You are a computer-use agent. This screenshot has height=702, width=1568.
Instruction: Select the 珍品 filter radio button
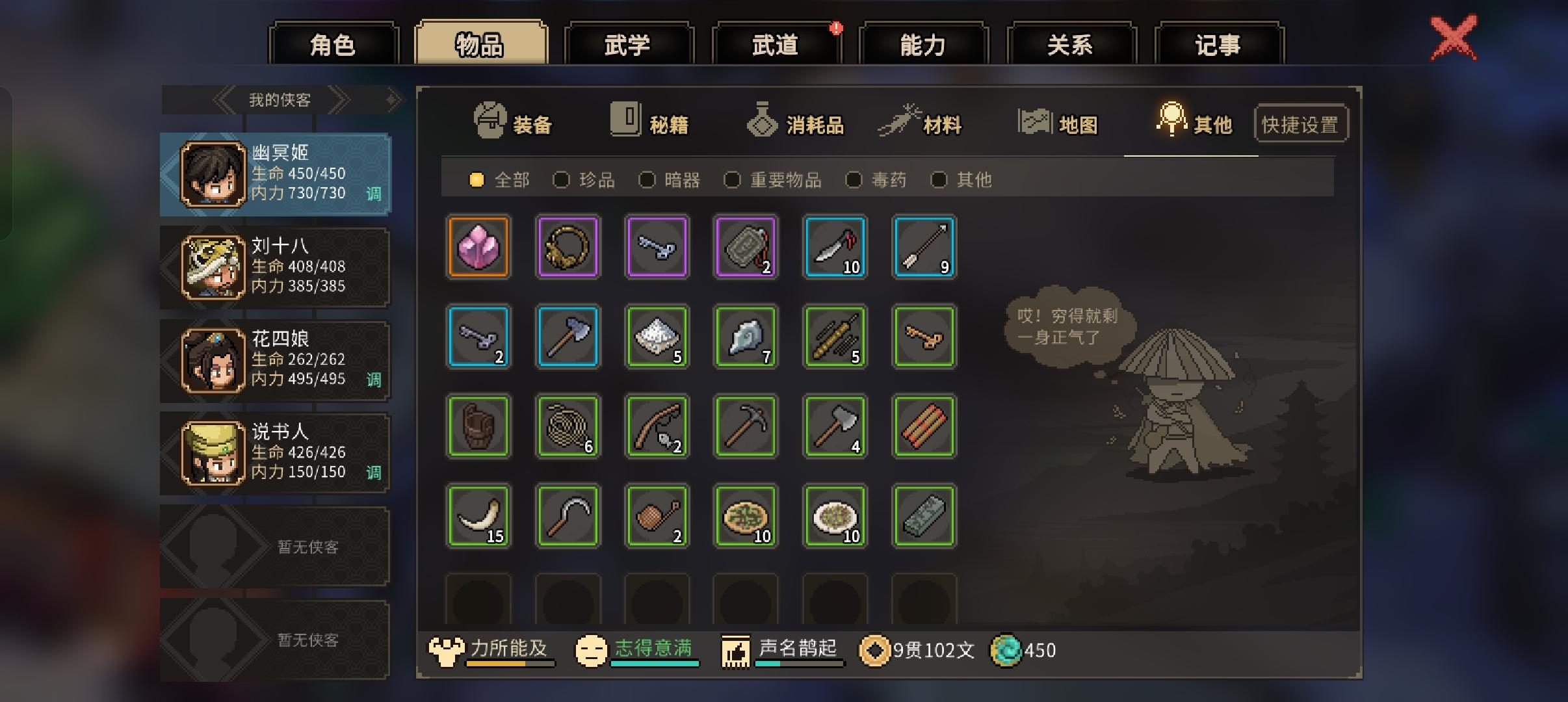click(x=561, y=180)
